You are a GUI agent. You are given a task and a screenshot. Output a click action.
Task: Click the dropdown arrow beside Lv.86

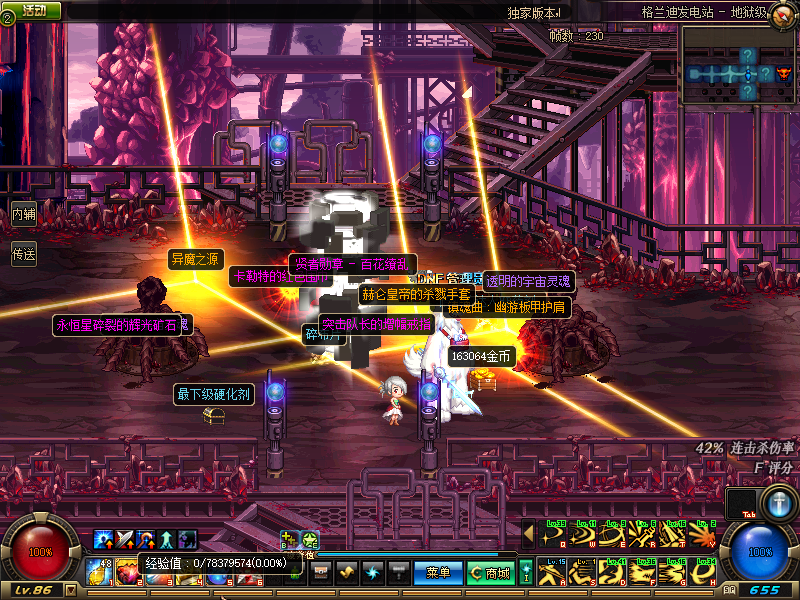[x=70, y=591]
